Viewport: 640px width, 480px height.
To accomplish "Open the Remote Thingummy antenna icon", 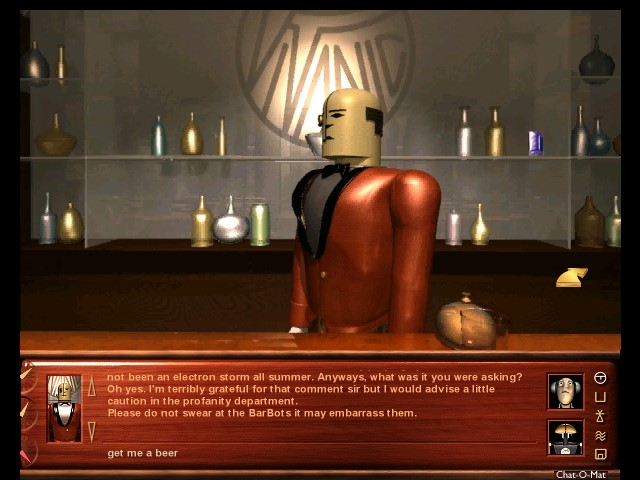I will pos(600,416).
